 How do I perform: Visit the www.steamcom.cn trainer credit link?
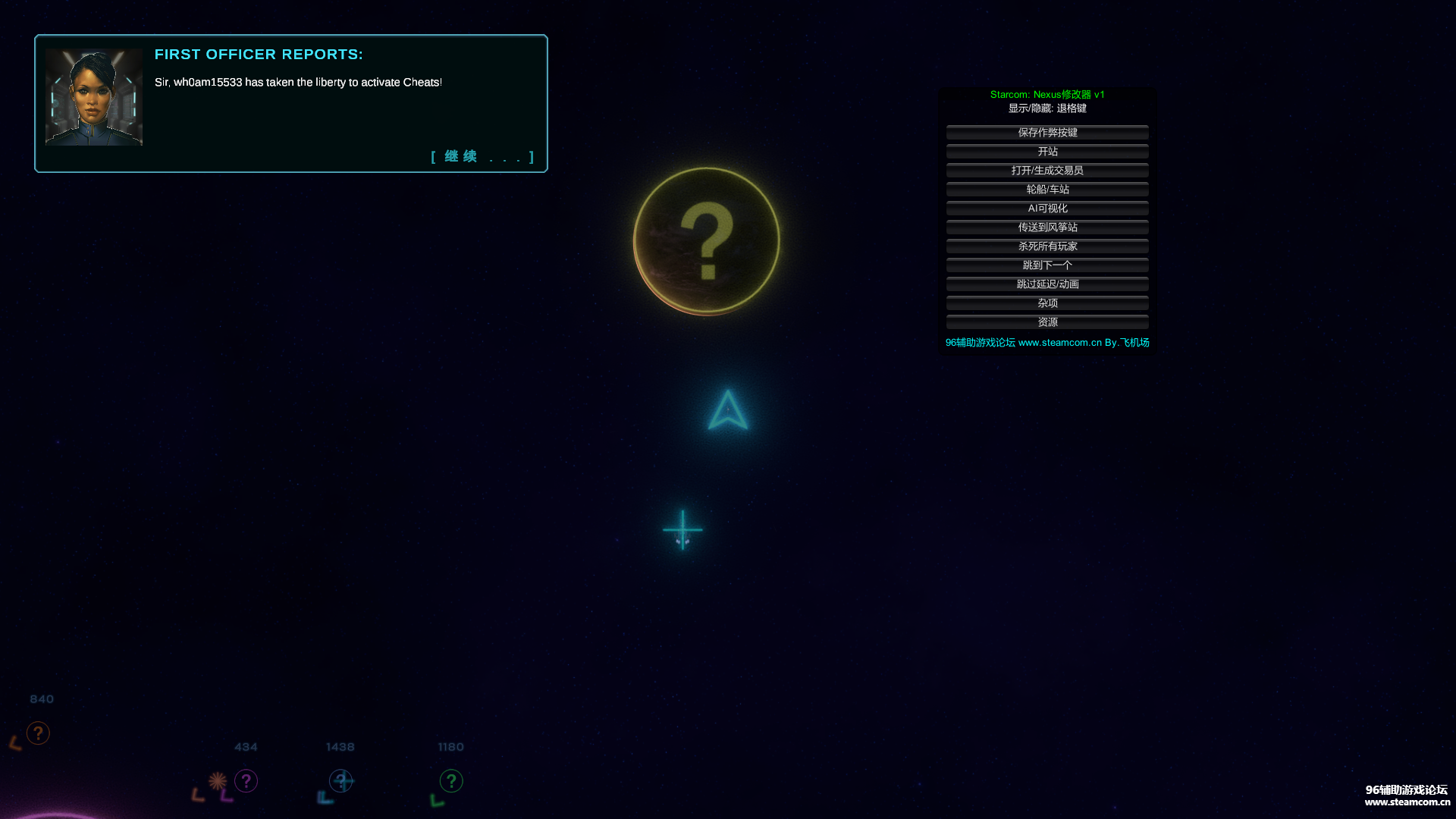[x=1059, y=343]
